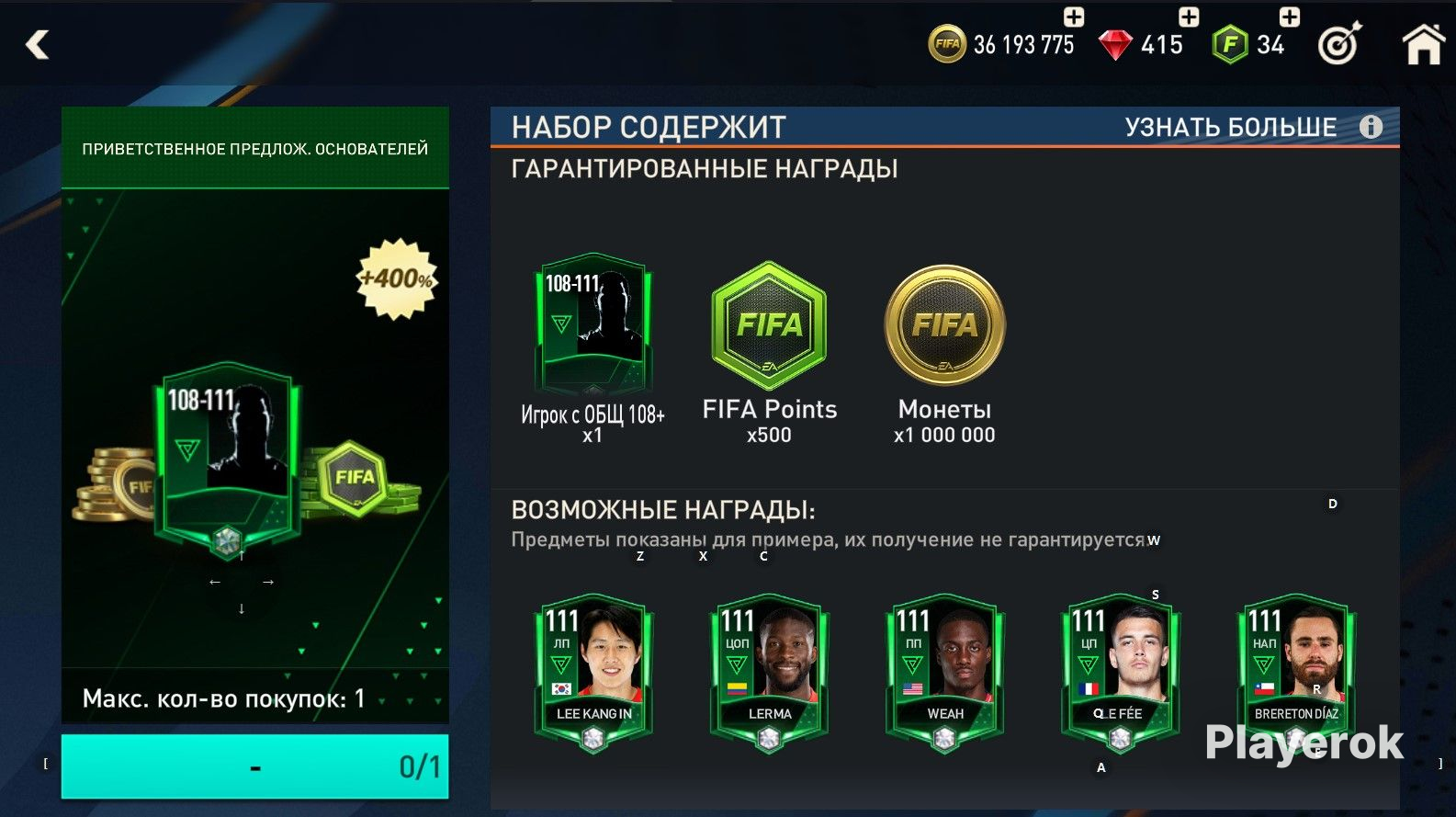Click the home icon top right
The image size is (1456, 817).
(1425, 42)
